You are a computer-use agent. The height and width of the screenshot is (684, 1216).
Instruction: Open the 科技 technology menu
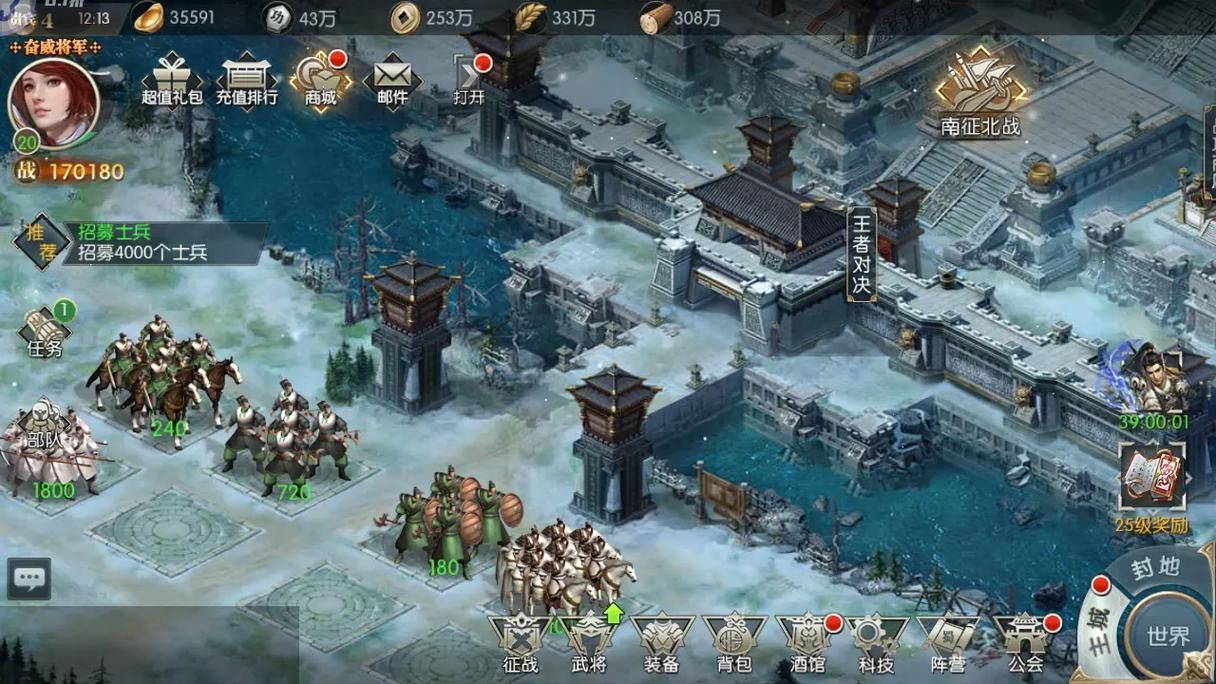pos(877,643)
